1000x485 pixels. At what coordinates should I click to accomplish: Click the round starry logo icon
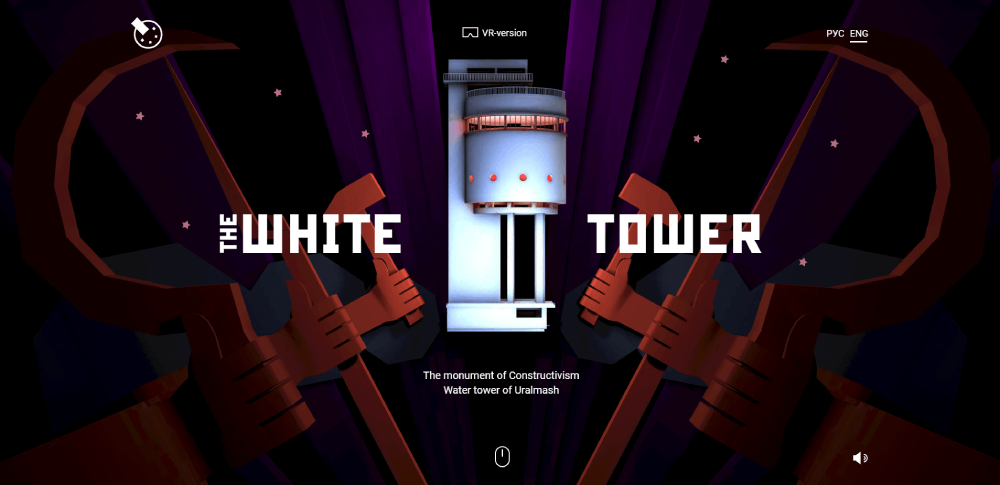147,33
